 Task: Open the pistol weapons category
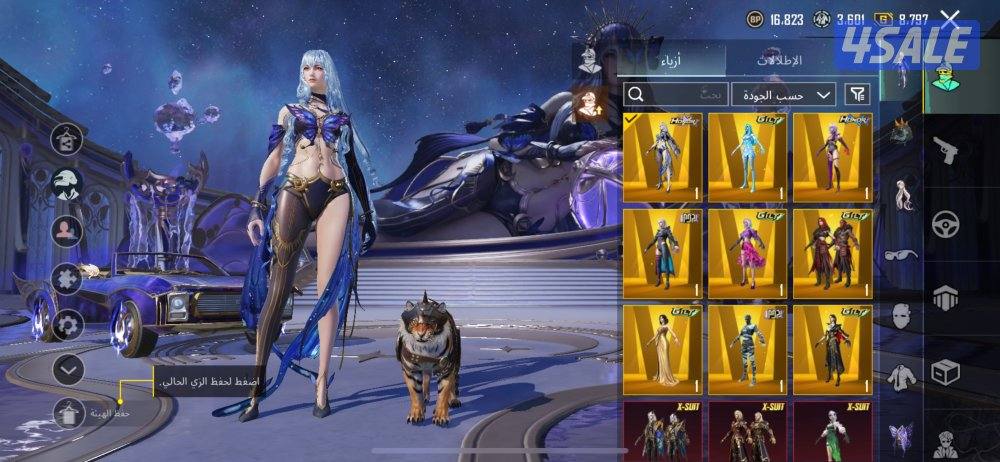943,150
